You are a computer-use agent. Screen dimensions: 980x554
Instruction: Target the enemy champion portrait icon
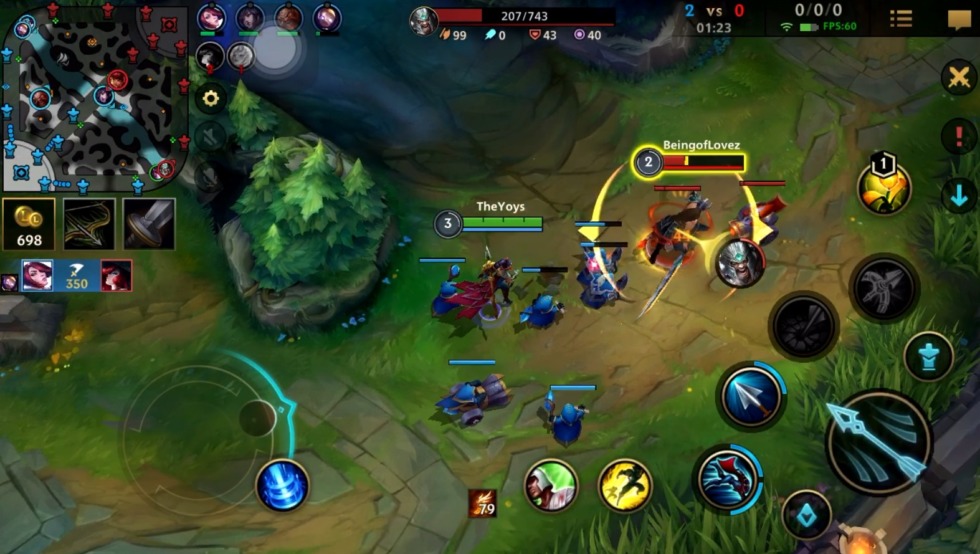[740, 264]
